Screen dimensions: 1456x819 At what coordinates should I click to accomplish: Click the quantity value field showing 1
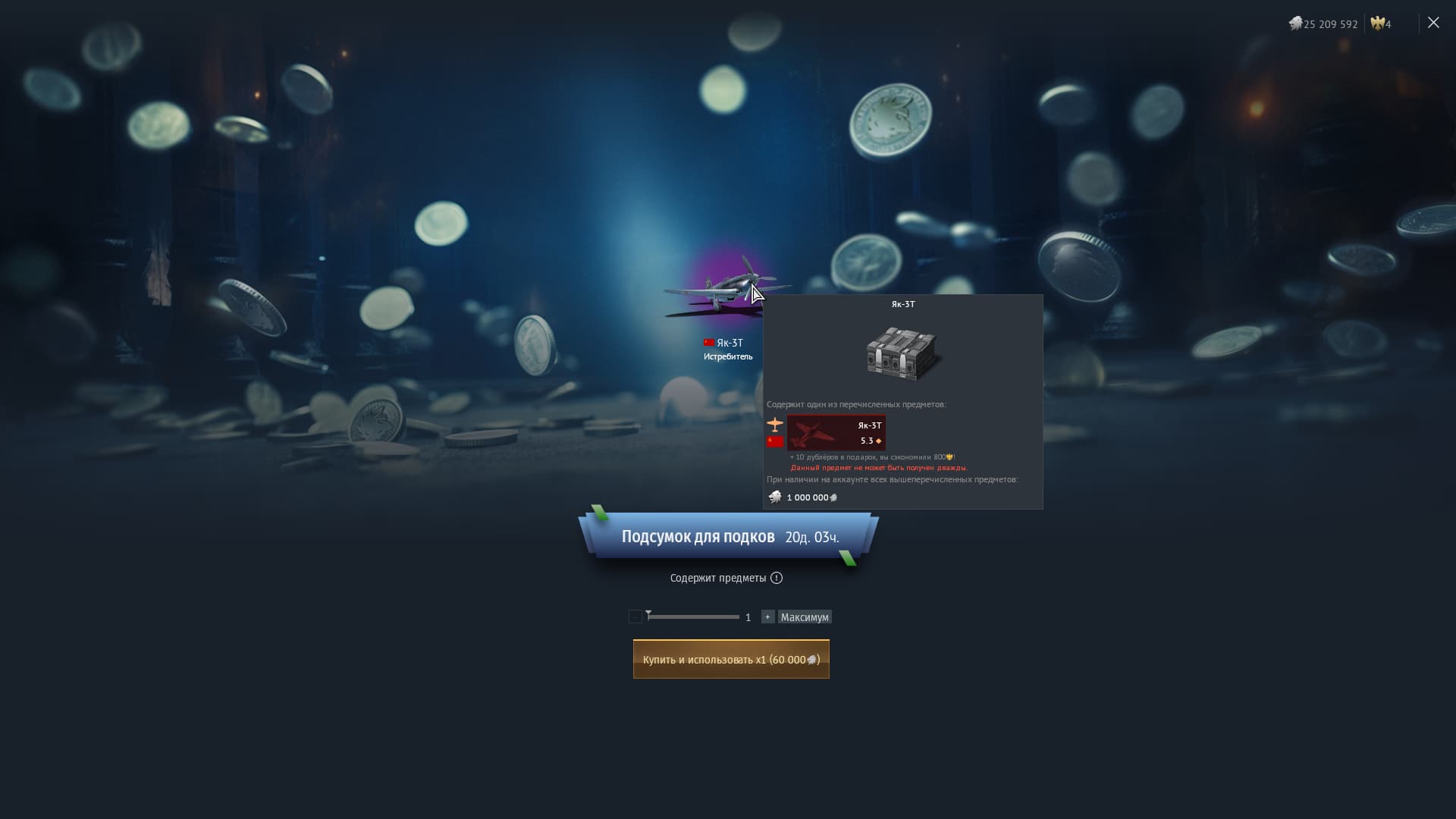click(748, 617)
